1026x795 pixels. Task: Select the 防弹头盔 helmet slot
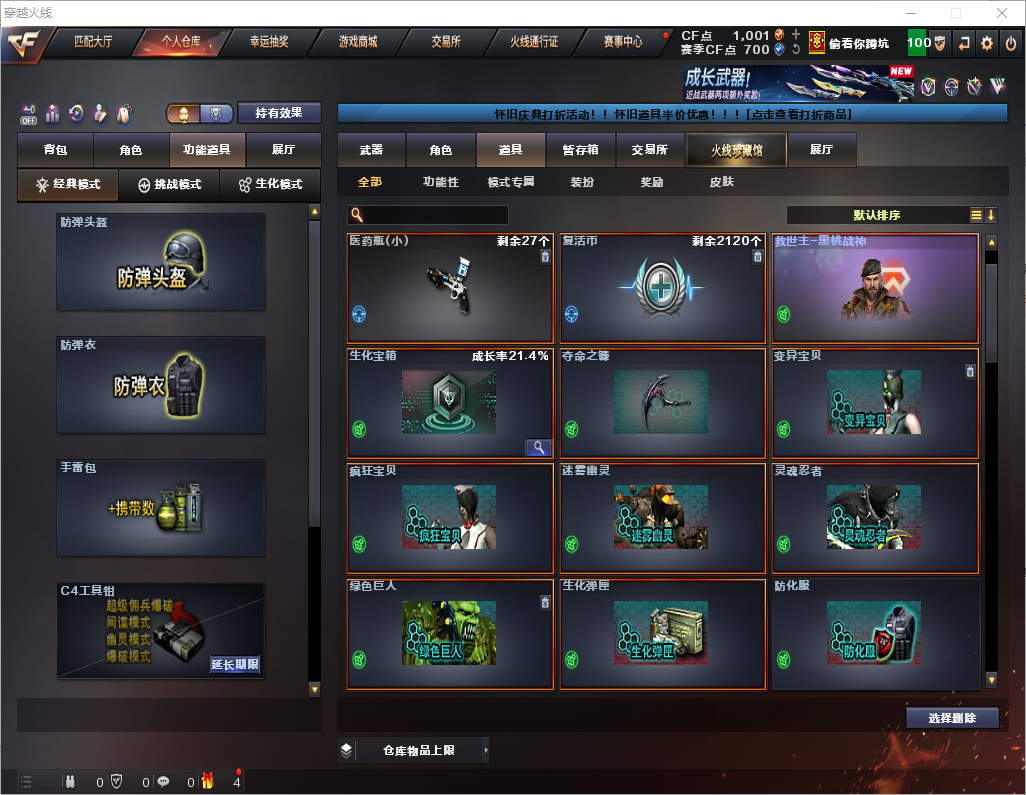[x=161, y=262]
